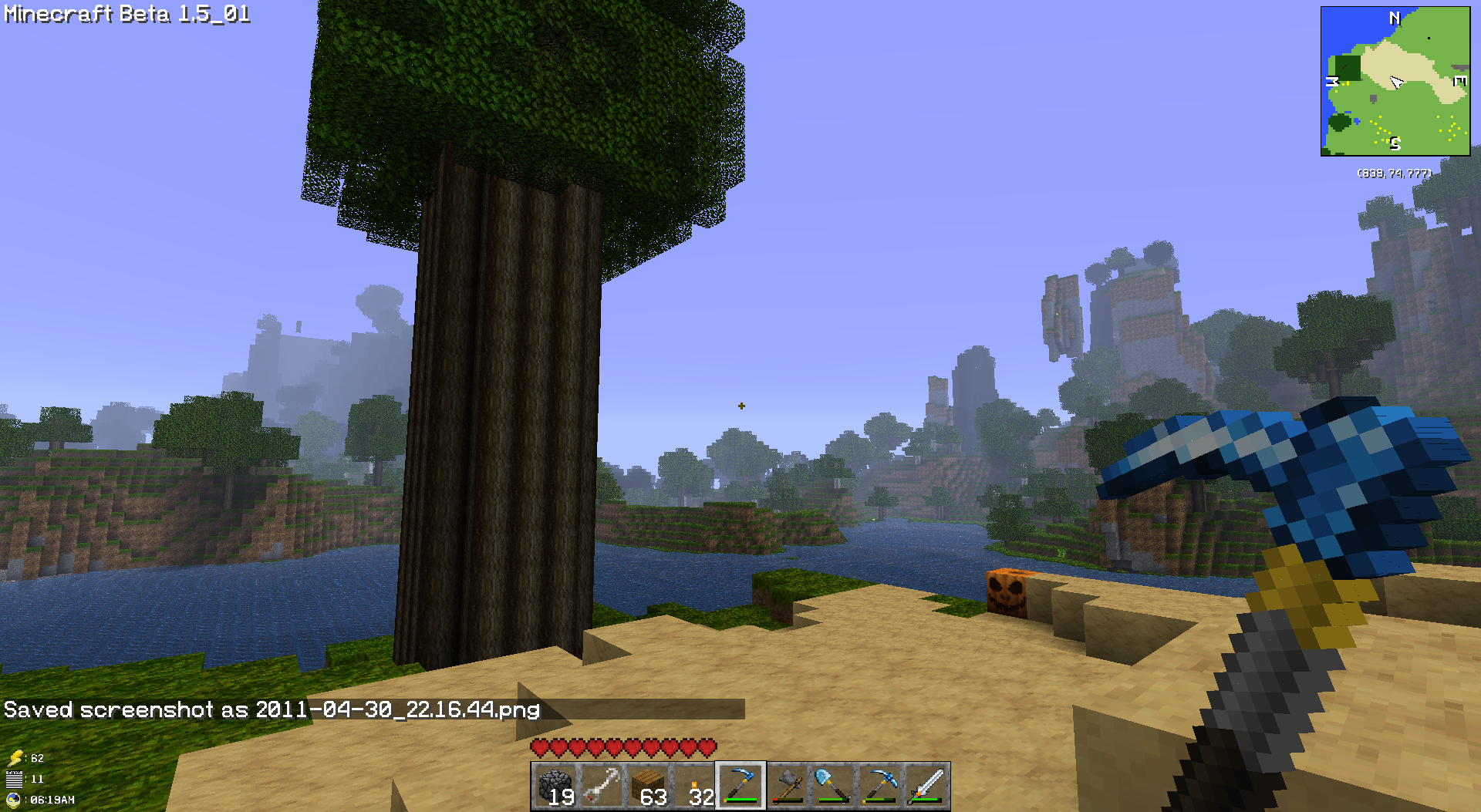Image resolution: width=1481 pixels, height=812 pixels.
Task: Select the shears slot in the hotbar
Action: click(602, 786)
